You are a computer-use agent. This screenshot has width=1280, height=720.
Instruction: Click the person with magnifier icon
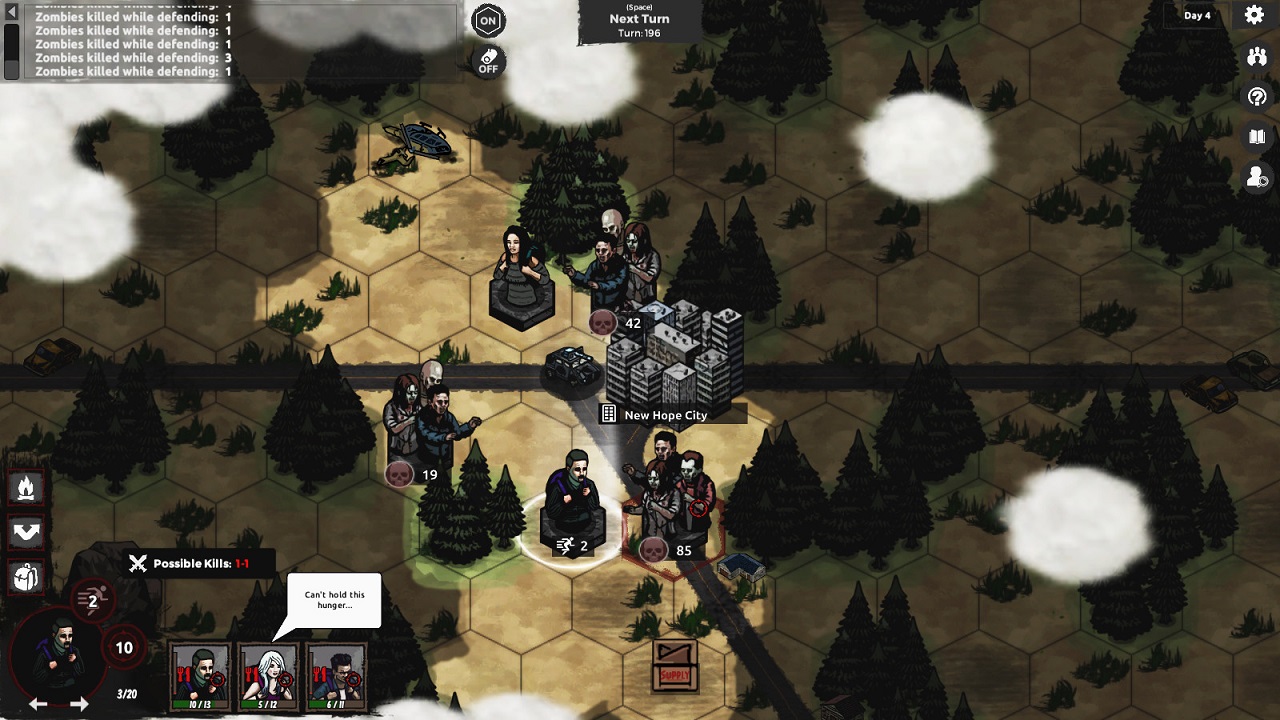(1257, 177)
